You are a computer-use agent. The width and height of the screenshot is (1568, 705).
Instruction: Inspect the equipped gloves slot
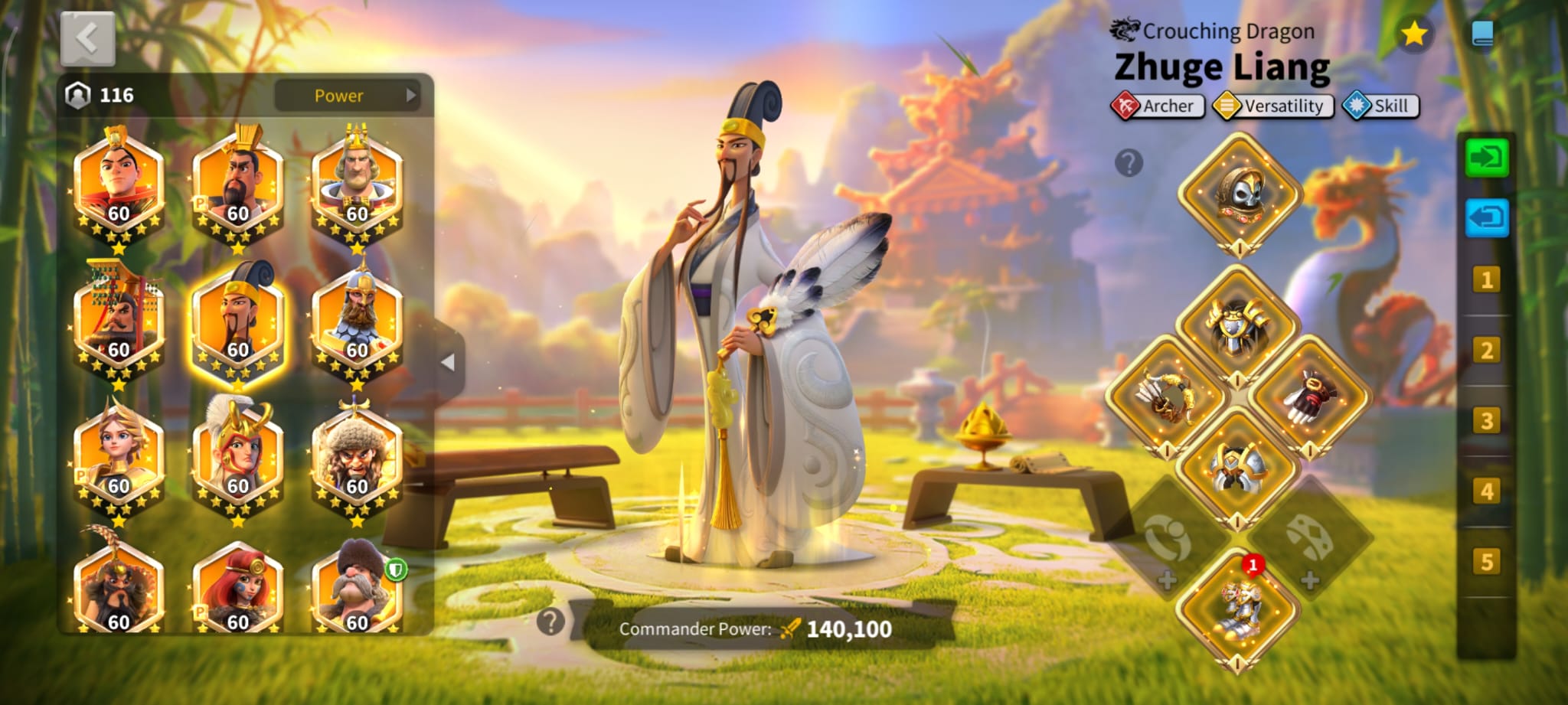(1309, 395)
